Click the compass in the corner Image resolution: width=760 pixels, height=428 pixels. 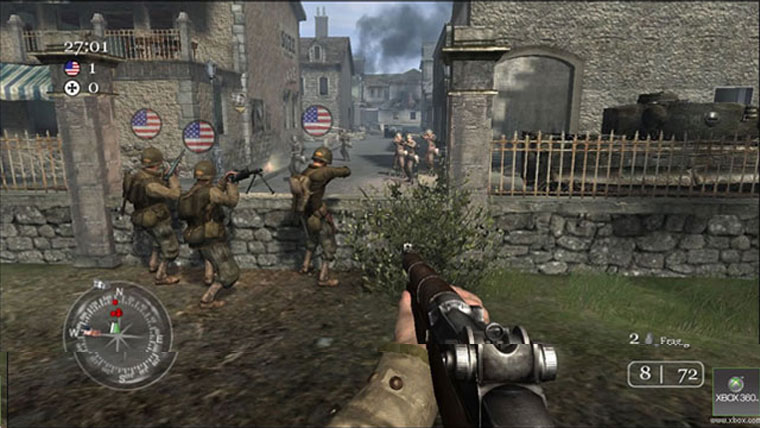(x=119, y=334)
